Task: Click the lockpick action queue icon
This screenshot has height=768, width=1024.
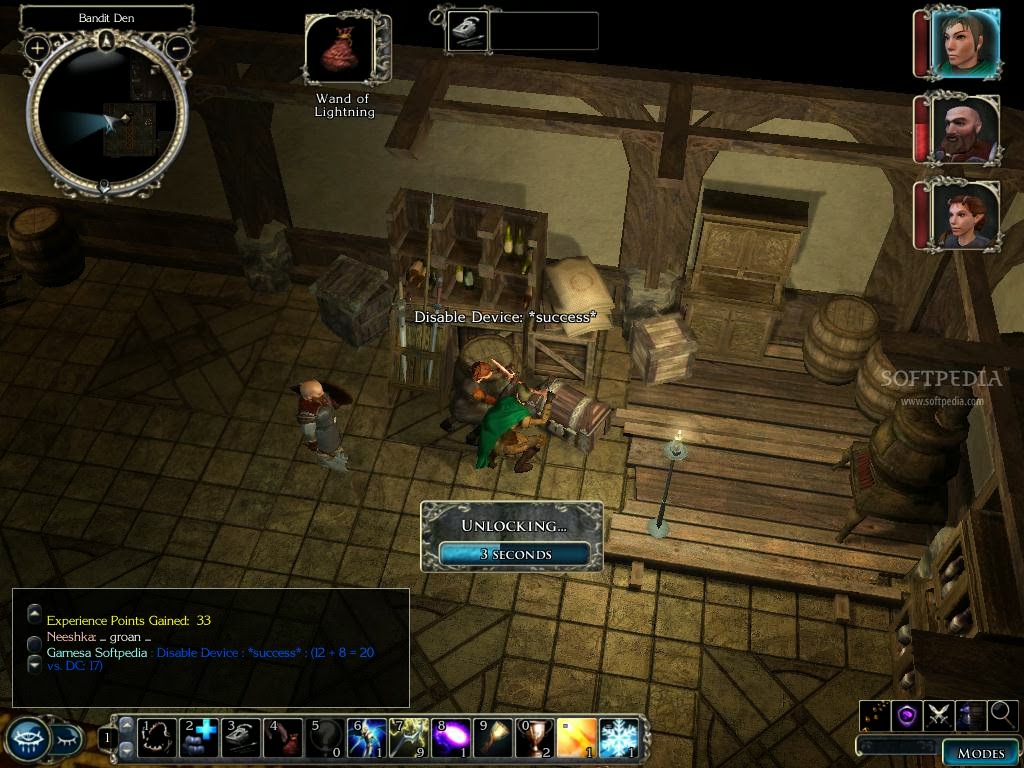Action: point(464,31)
